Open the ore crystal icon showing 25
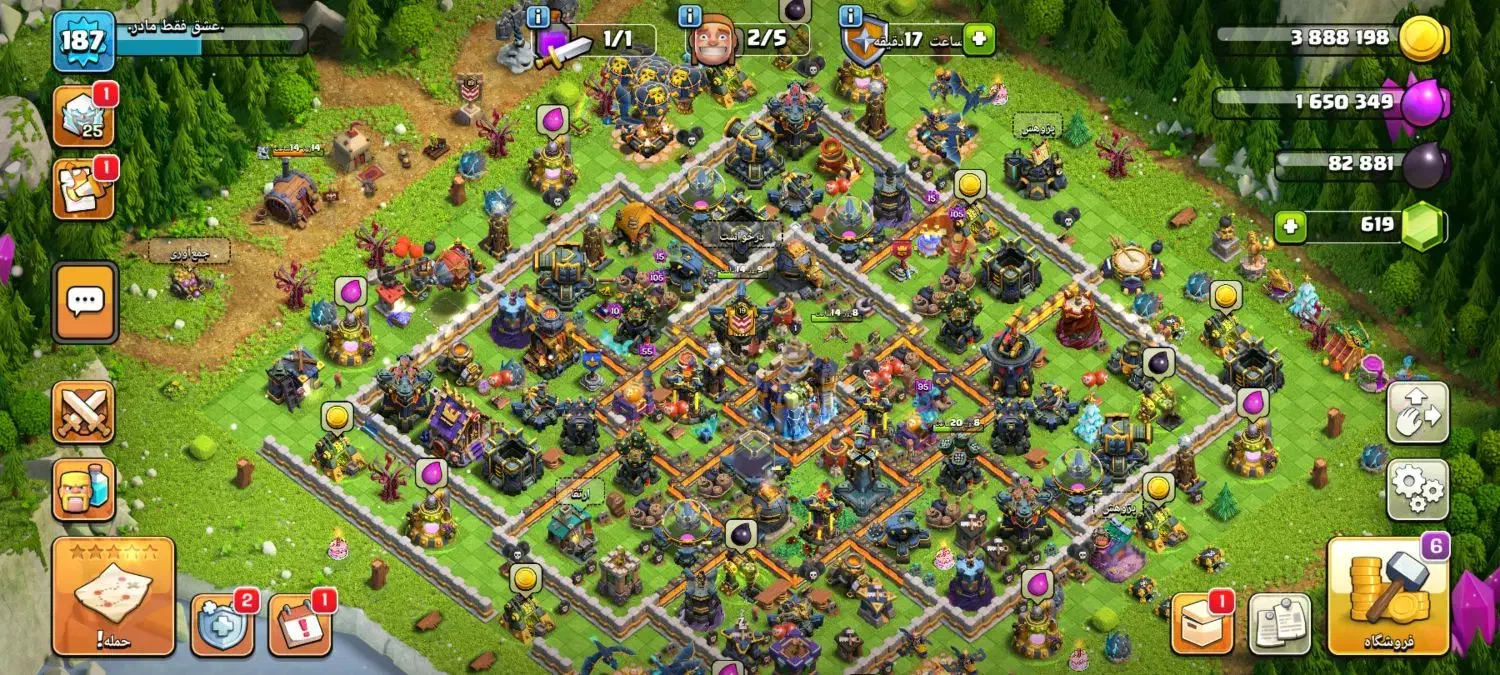This screenshot has height=675, width=1500. click(x=83, y=116)
